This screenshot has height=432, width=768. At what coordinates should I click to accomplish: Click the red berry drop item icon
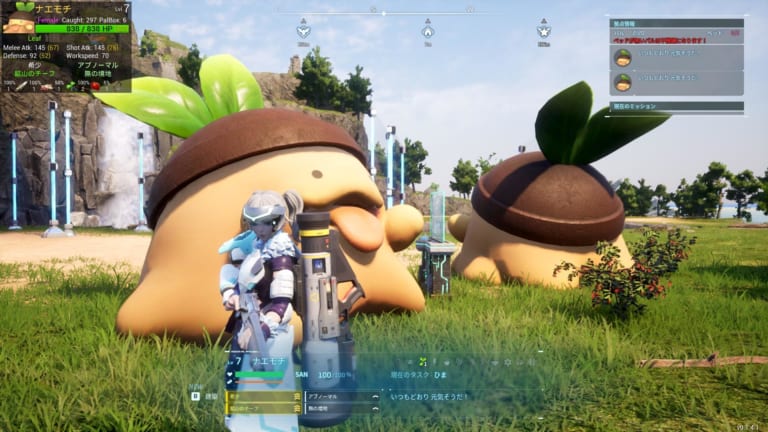pyautogui.click(x=95, y=86)
